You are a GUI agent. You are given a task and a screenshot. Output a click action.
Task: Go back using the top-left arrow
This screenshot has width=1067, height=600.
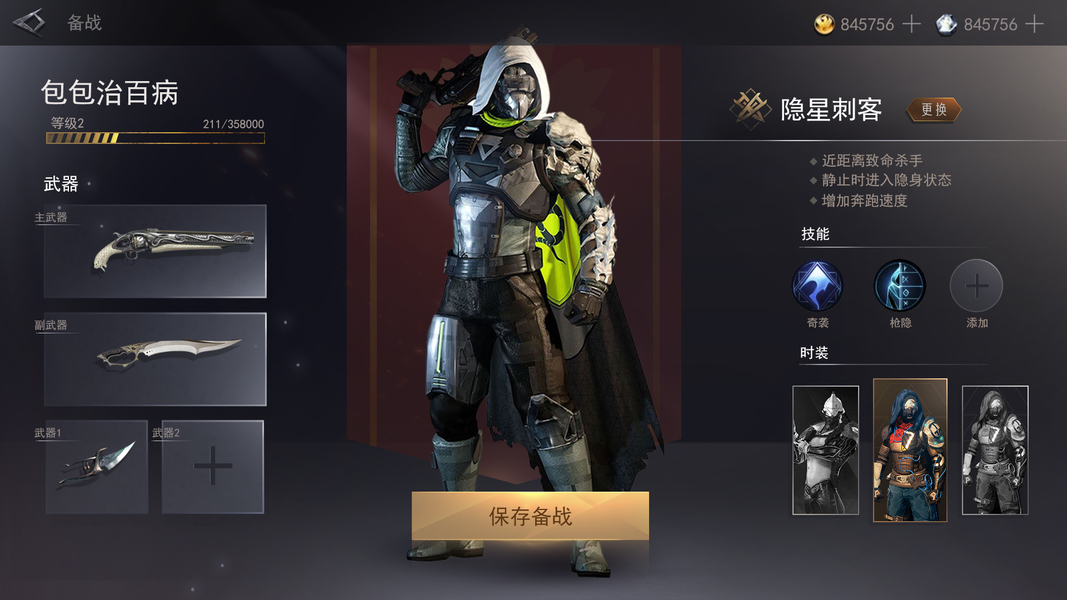[x=29, y=22]
